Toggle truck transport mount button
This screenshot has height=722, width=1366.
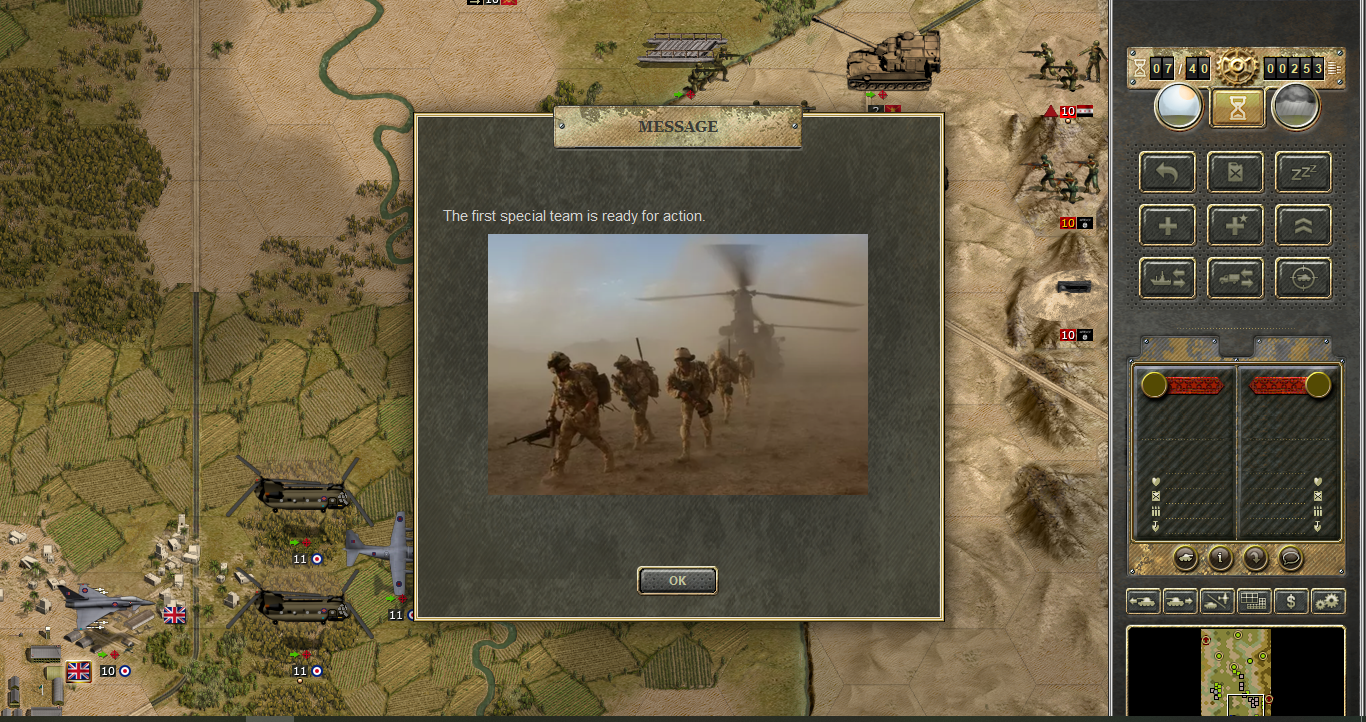pyautogui.click(x=1235, y=279)
